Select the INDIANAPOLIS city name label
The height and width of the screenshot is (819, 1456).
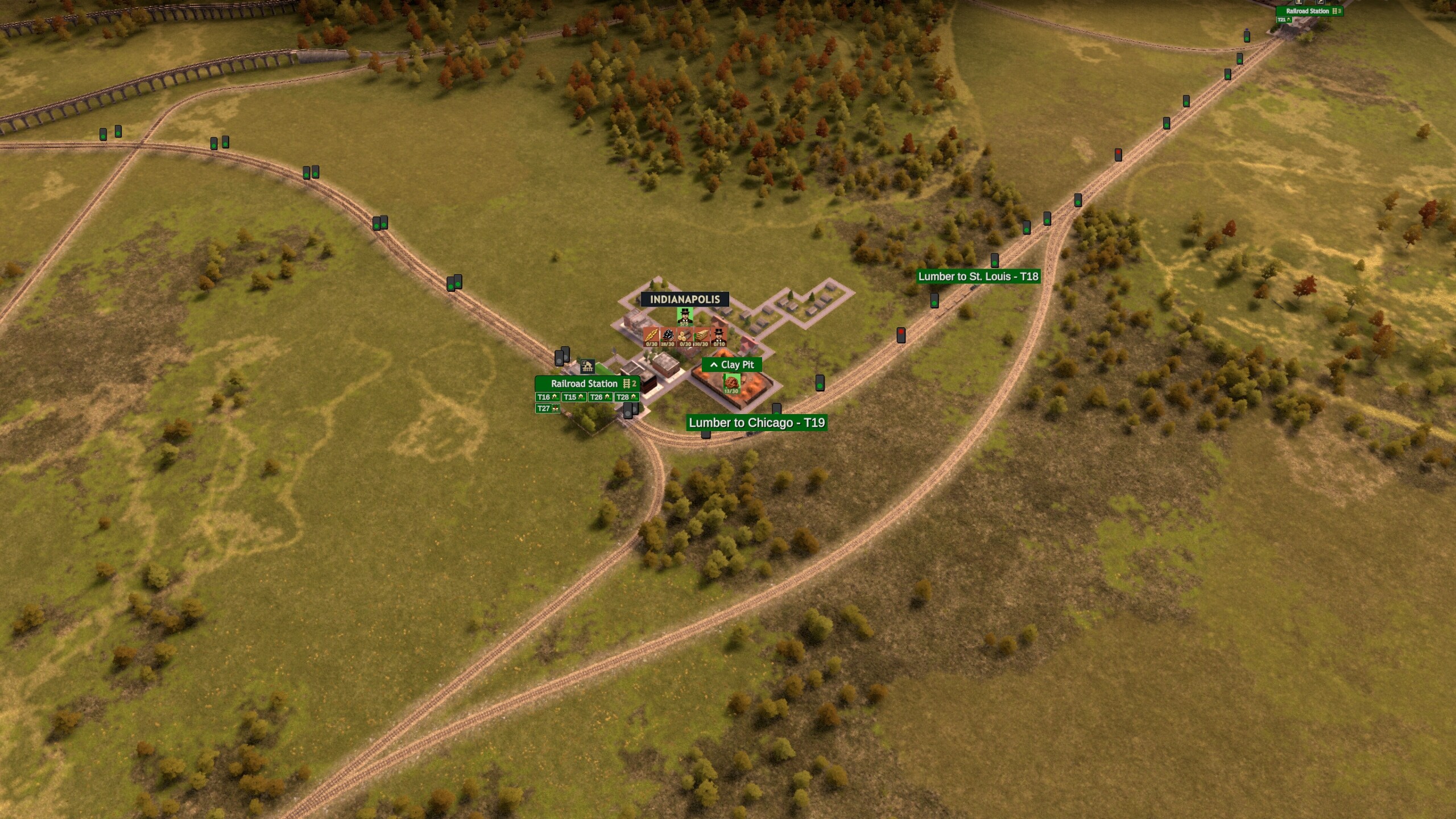[685, 299]
